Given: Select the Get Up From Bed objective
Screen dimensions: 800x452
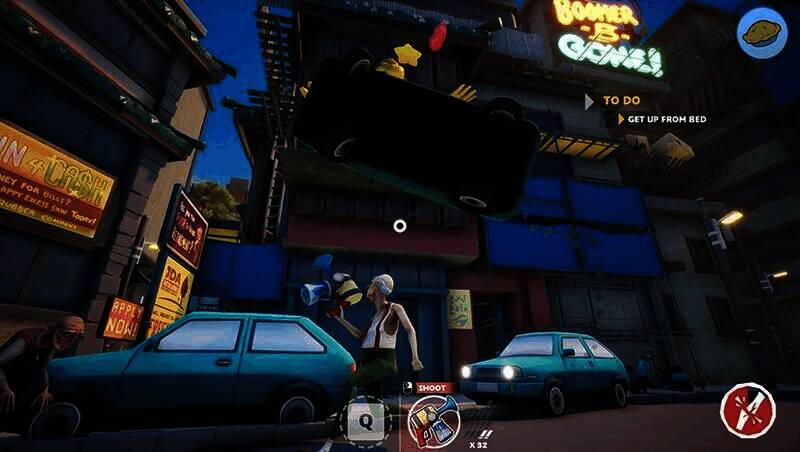Looking at the screenshot, I should [666, 120].
